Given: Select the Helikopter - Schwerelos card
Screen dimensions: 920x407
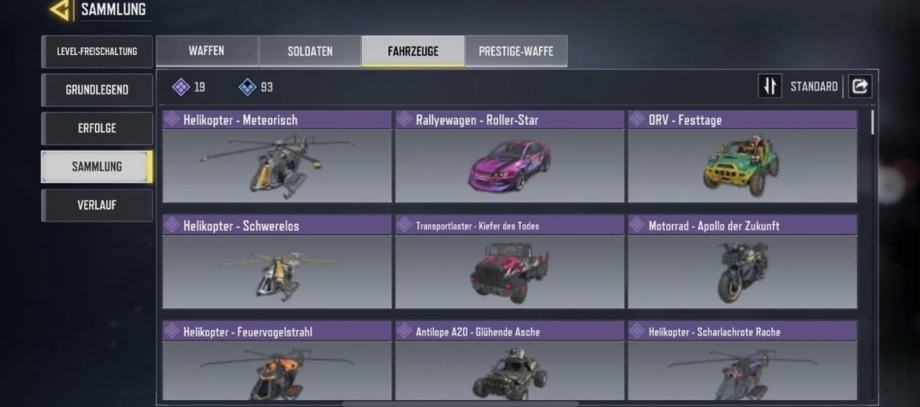Looking at the screenshot, I should [277, 262].
